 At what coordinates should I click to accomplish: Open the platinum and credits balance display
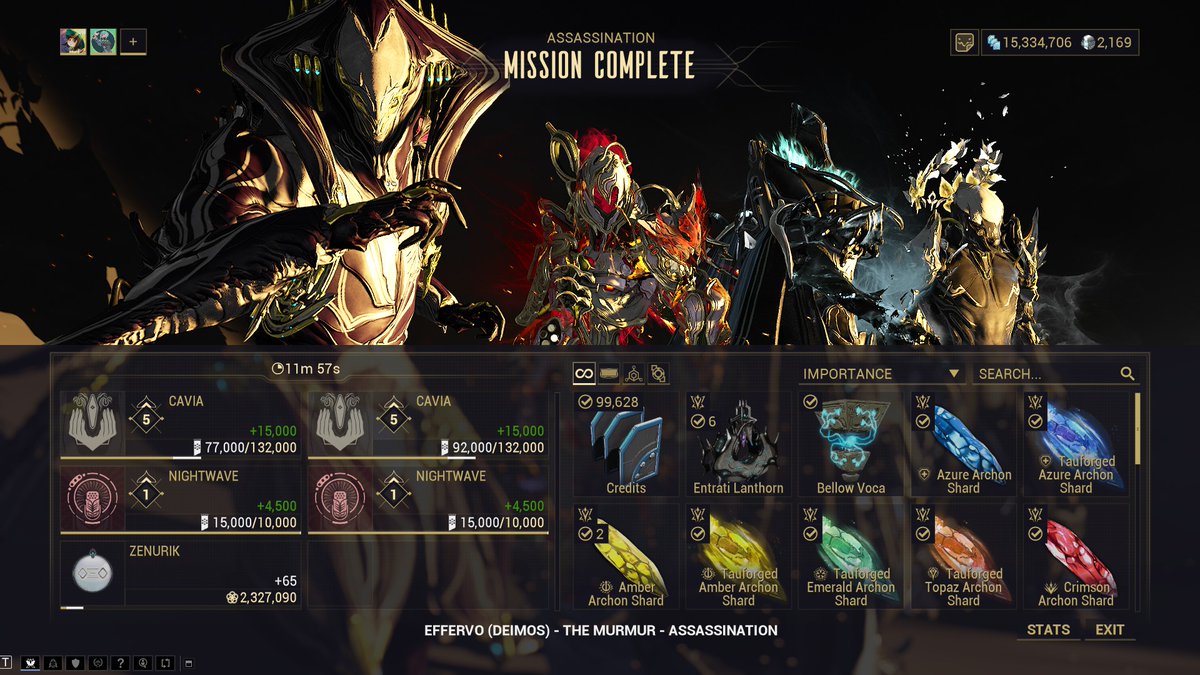click(1059, 42)
